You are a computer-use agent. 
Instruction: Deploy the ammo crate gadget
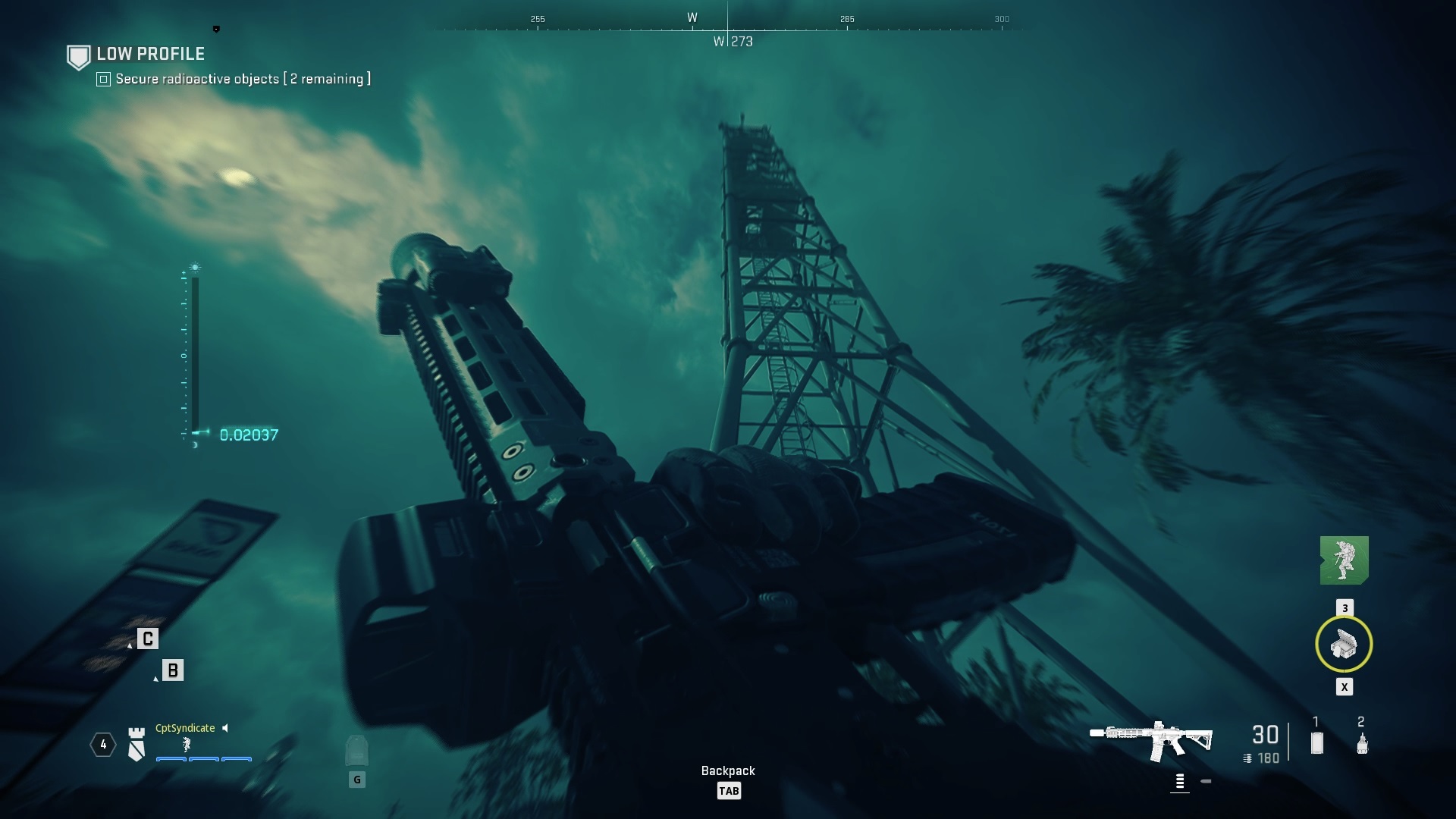tap(1344, 645)
